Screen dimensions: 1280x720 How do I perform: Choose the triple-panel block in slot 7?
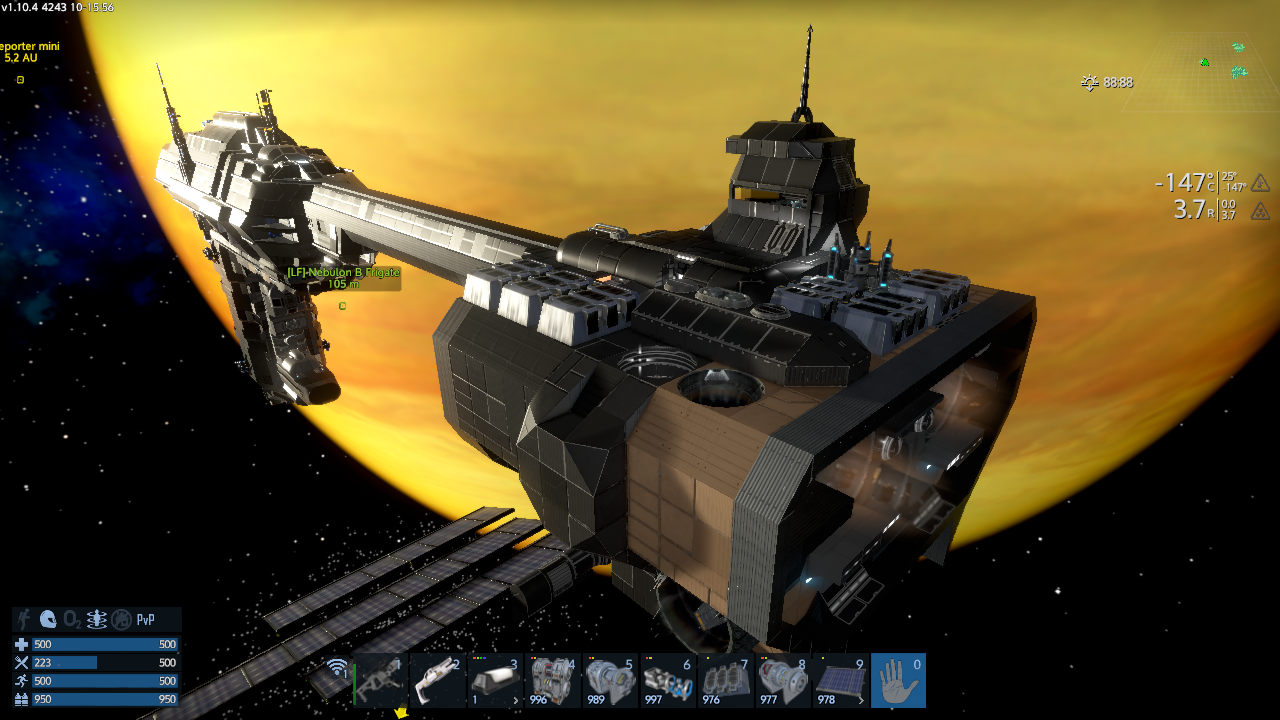click(x=725, y=681)
